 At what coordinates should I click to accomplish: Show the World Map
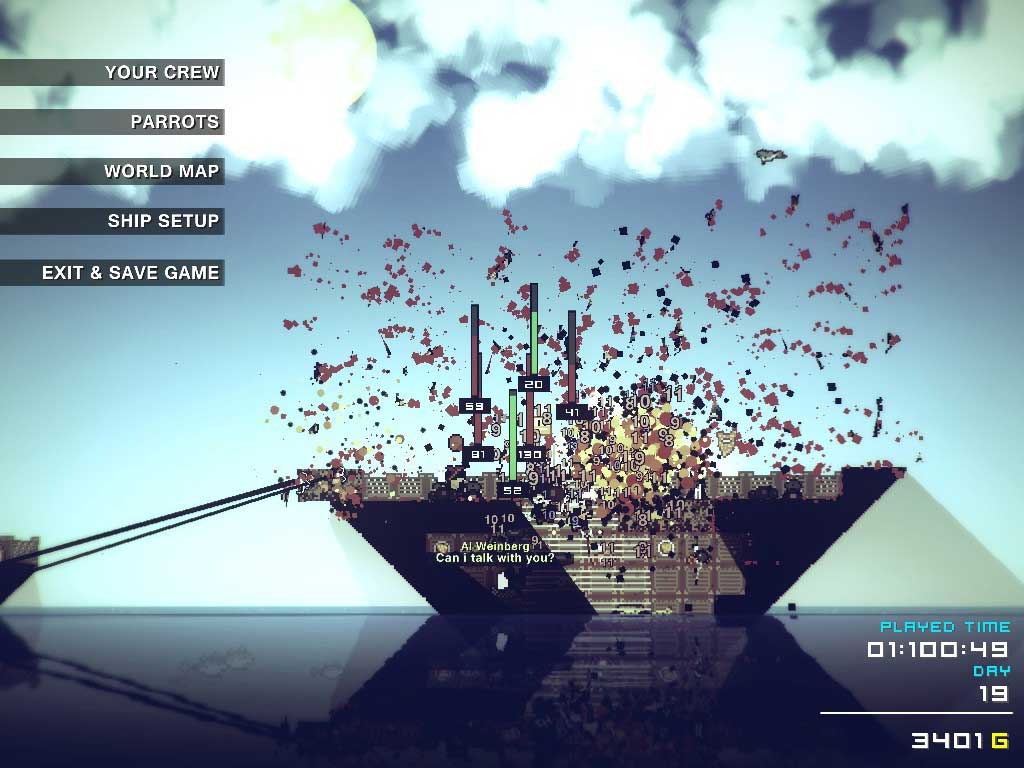coord(161,171)
